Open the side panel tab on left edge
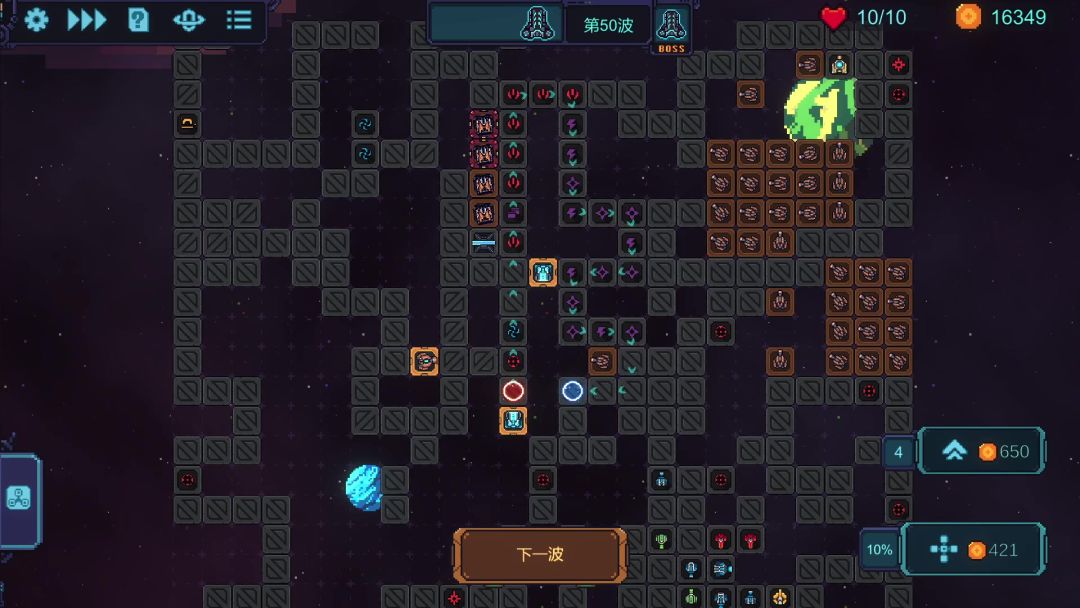The width and height of the screenshot is (1080, 608). (19, 499)
